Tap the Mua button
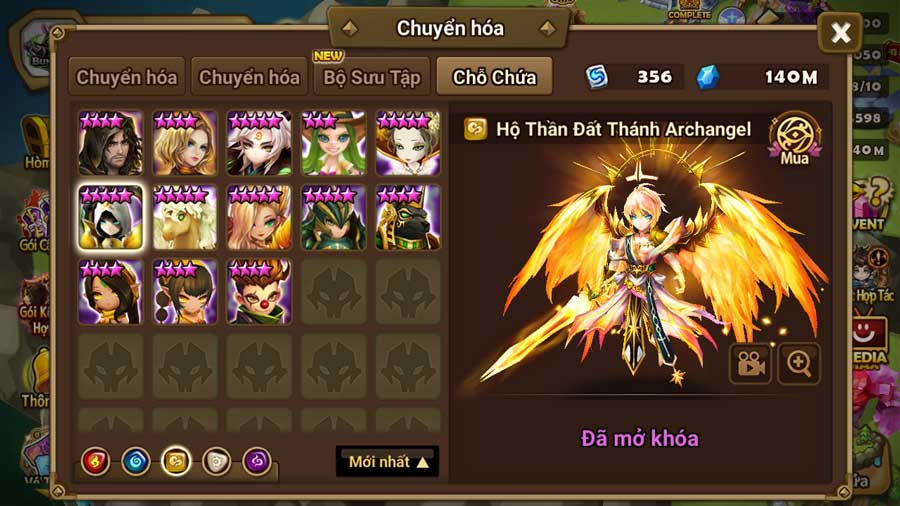 coord(793,138)
